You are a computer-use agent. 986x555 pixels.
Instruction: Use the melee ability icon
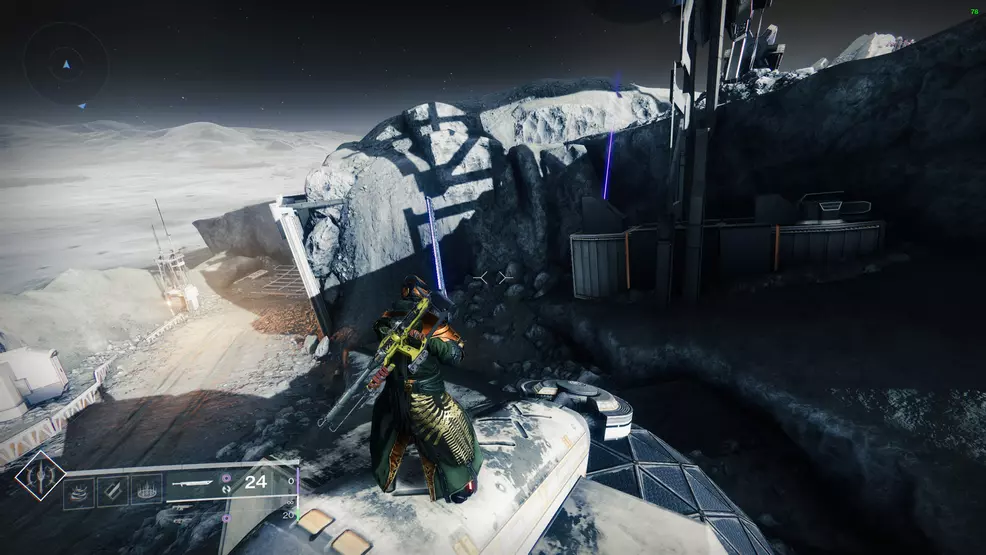tap(112, 492)
